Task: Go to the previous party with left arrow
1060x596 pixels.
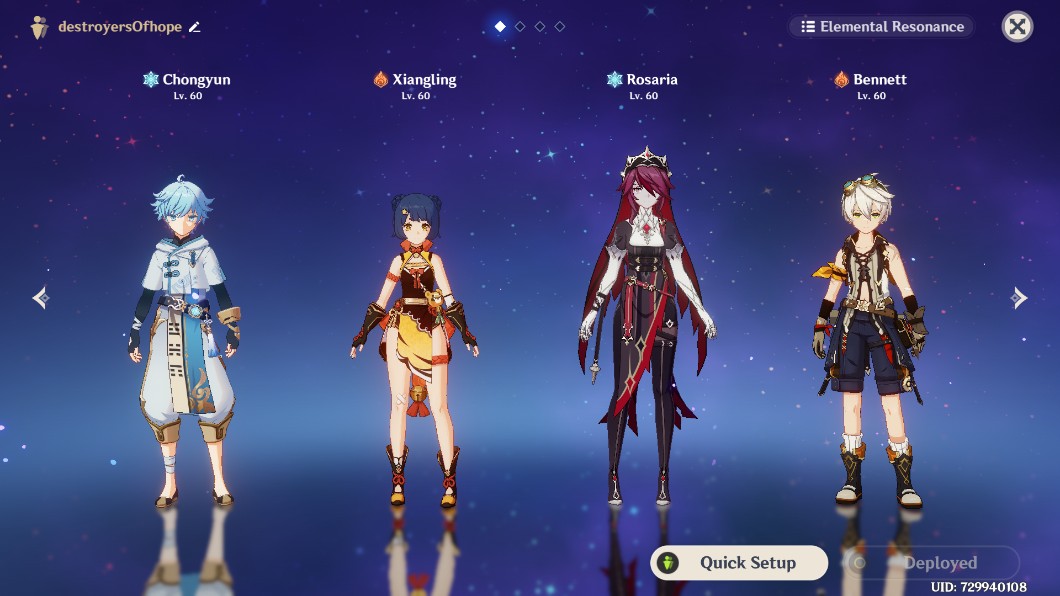Action: click(40, 298)
